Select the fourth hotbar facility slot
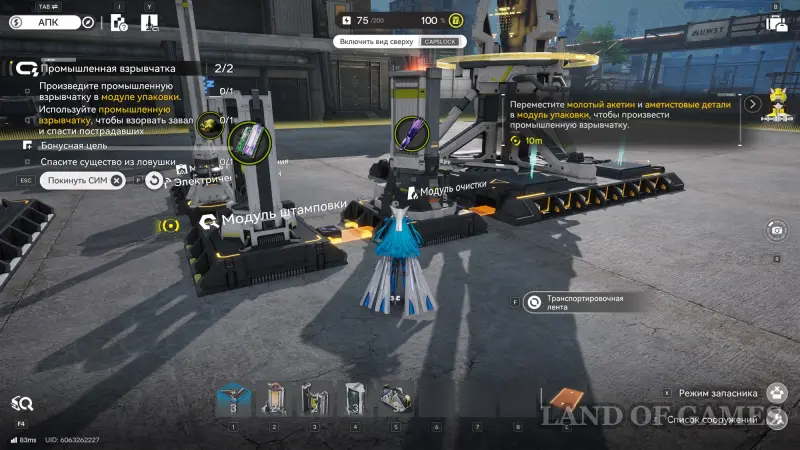800x450 pixels. (x=355, y=399)
